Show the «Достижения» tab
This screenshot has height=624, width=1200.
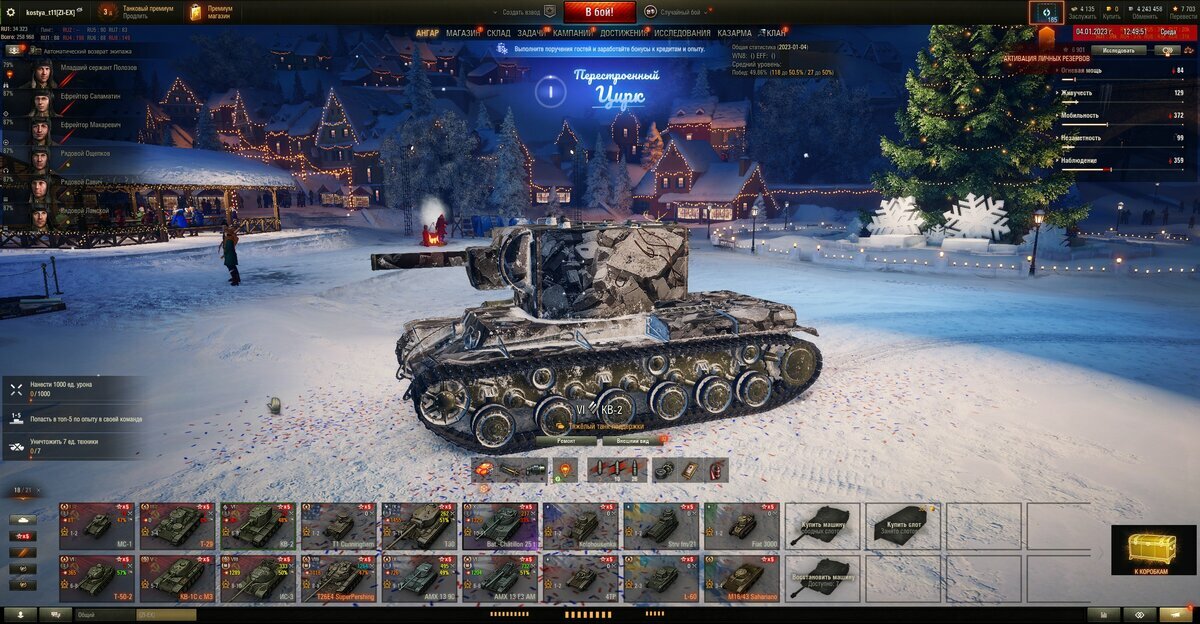point(624,33)
